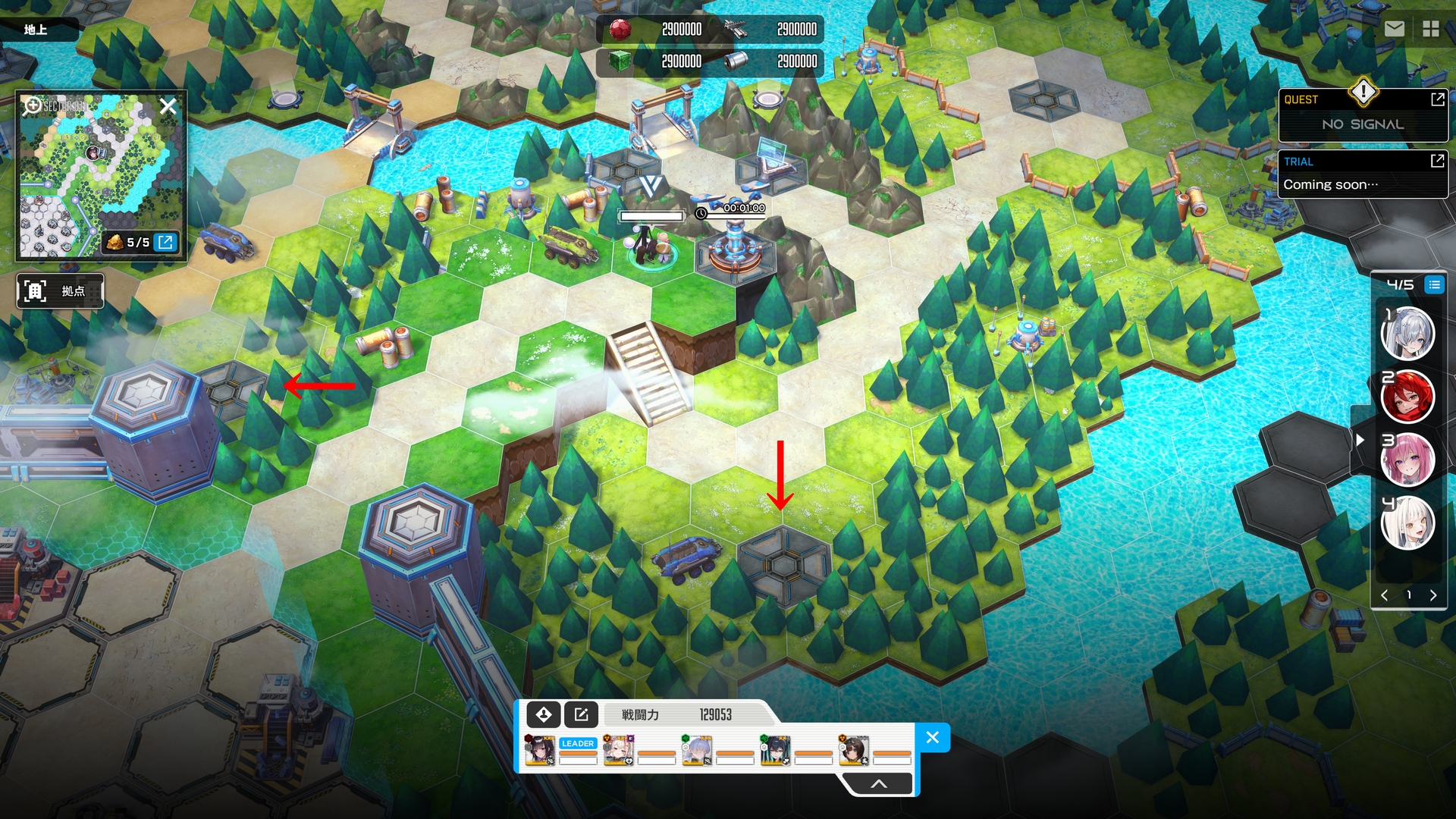Image resolution: width=1456 pixels, height=819 pixels.
Task: Go to previous squad page
Action: [1385, 595]
